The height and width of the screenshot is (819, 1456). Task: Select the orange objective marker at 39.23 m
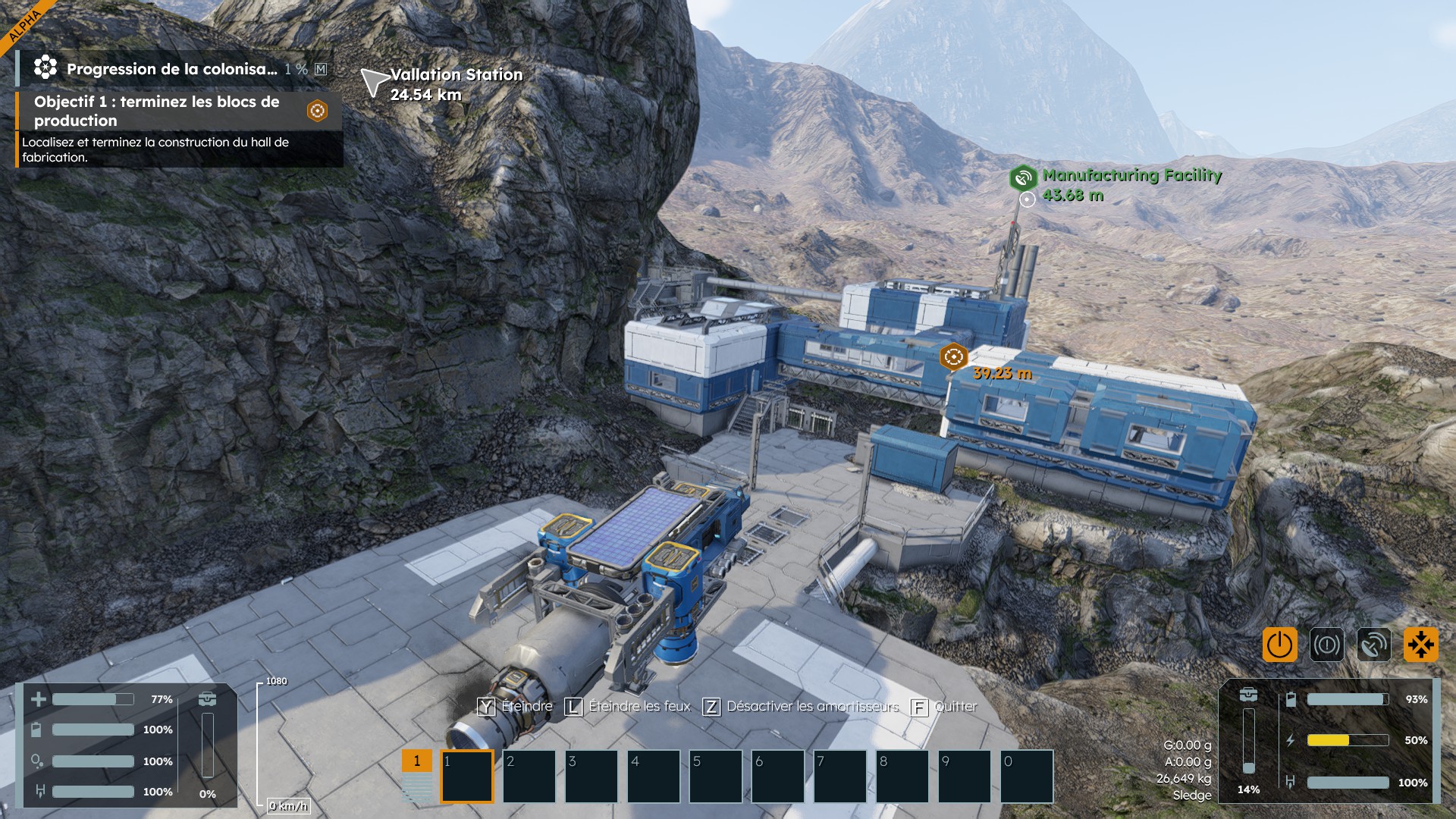[953, 356]
